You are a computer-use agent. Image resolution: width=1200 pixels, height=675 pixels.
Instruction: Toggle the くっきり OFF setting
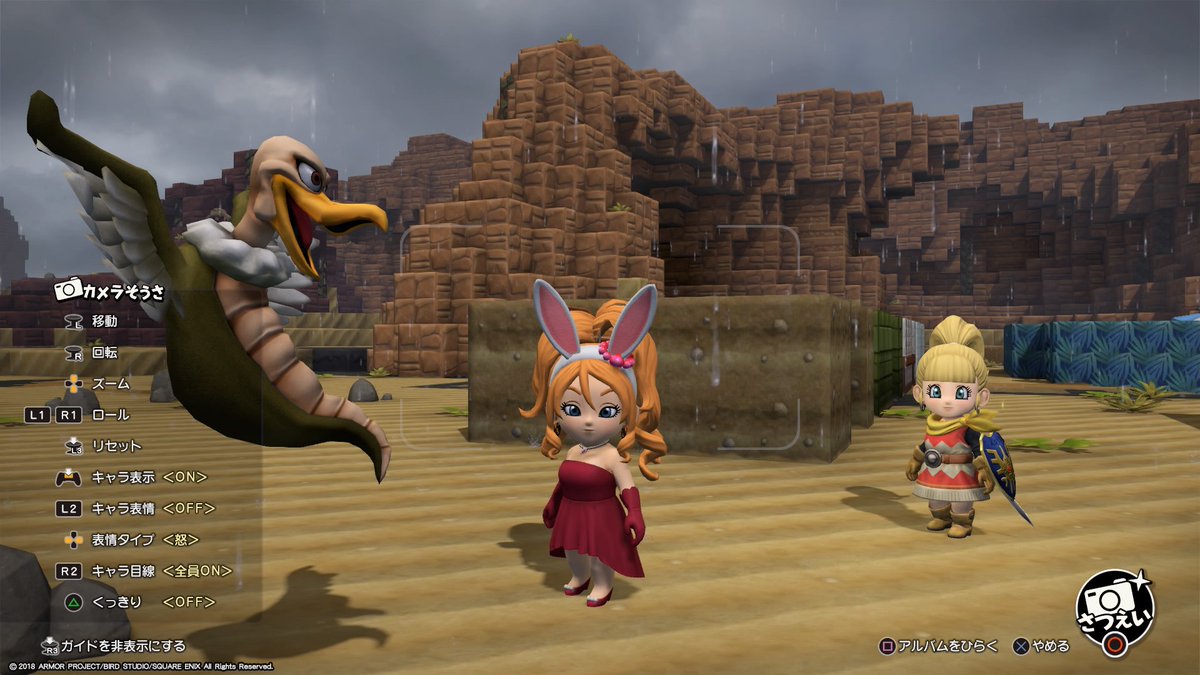(142, 602)
